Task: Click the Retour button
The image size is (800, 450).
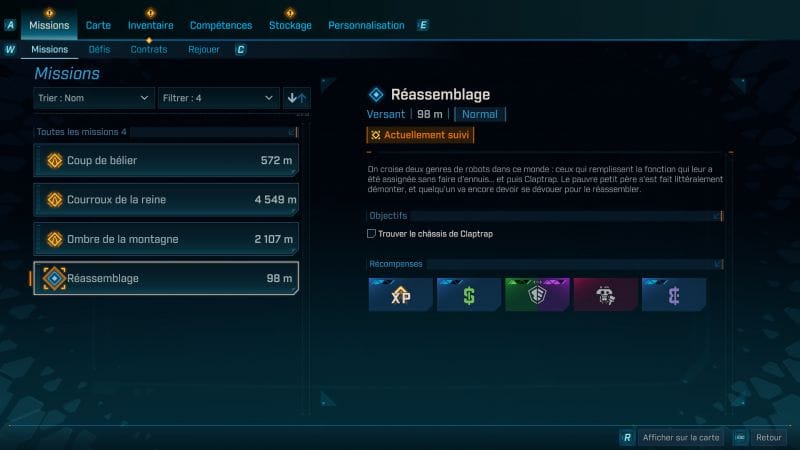Action: [x=767, y=437]
